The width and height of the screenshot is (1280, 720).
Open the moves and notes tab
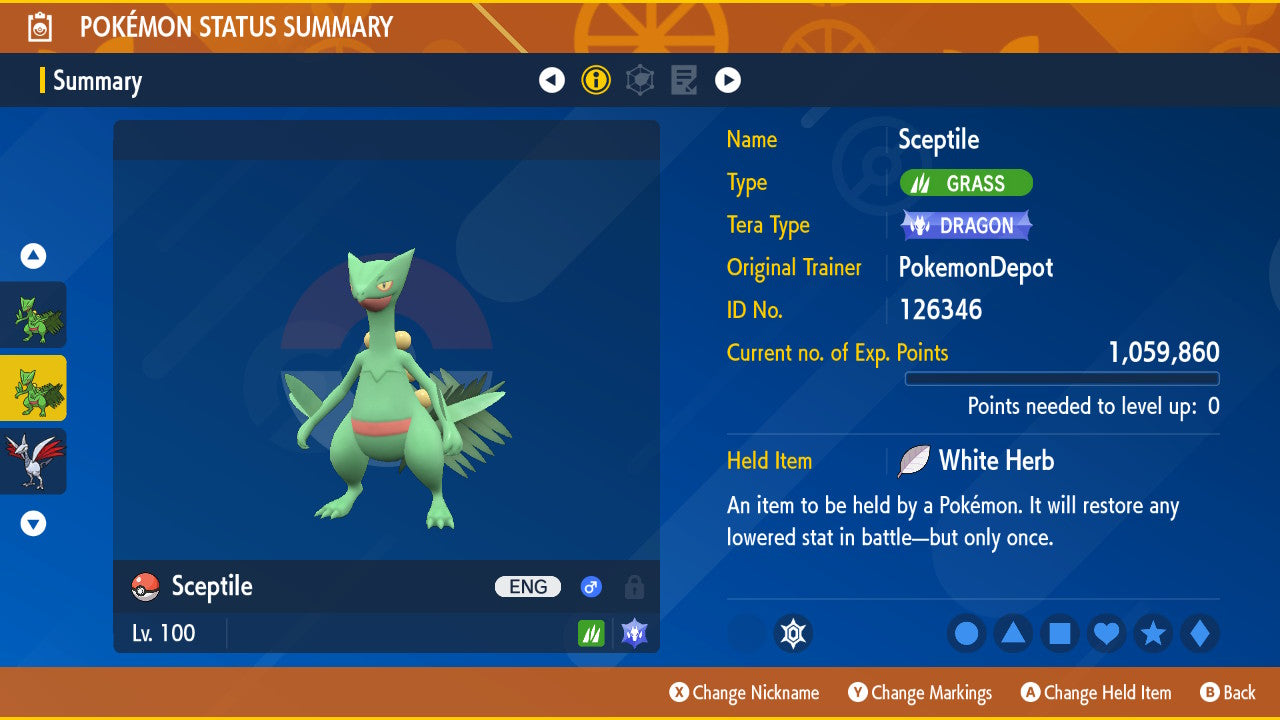point(684,80)
